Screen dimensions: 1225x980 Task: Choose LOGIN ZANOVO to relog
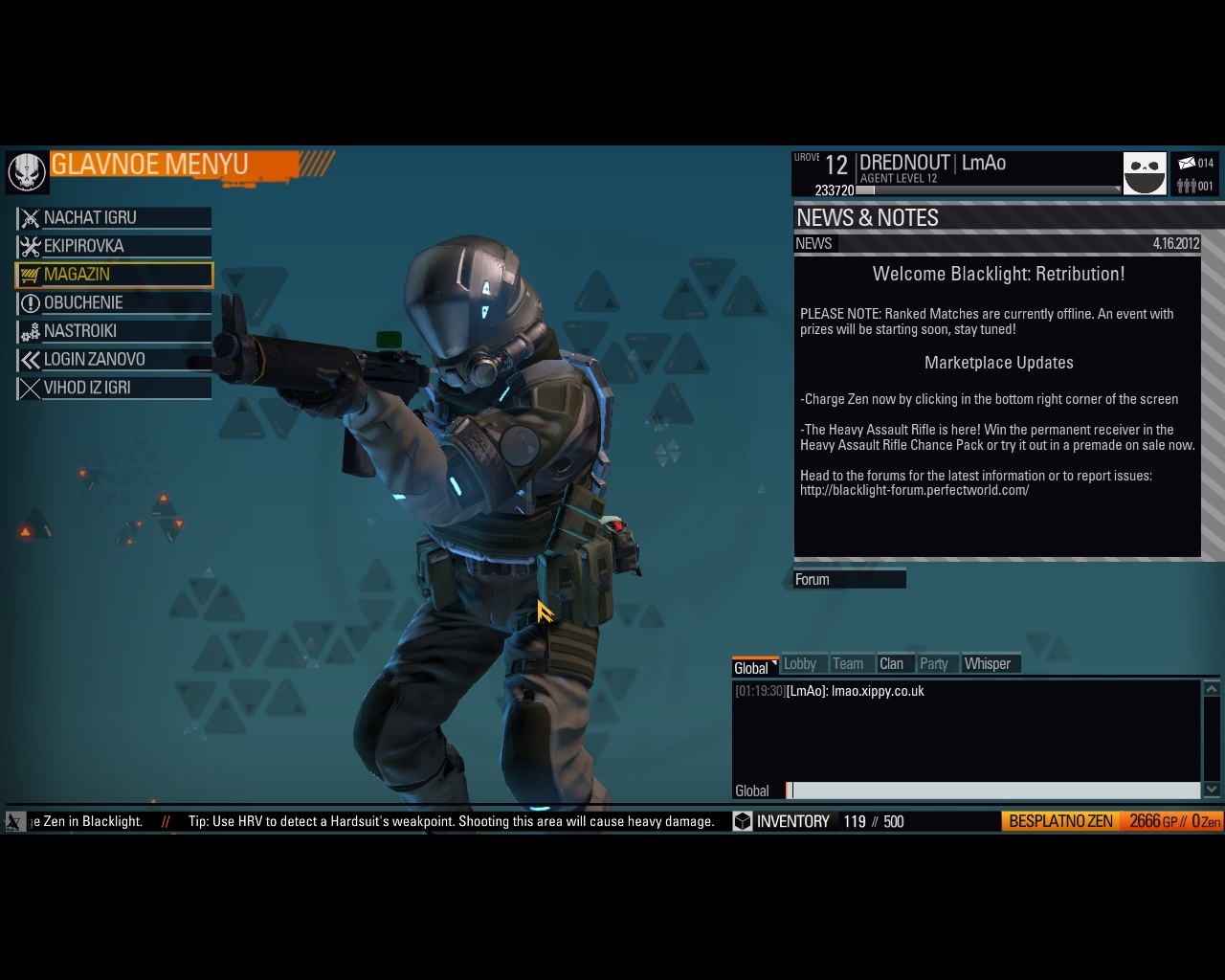[x=114, y=360]
